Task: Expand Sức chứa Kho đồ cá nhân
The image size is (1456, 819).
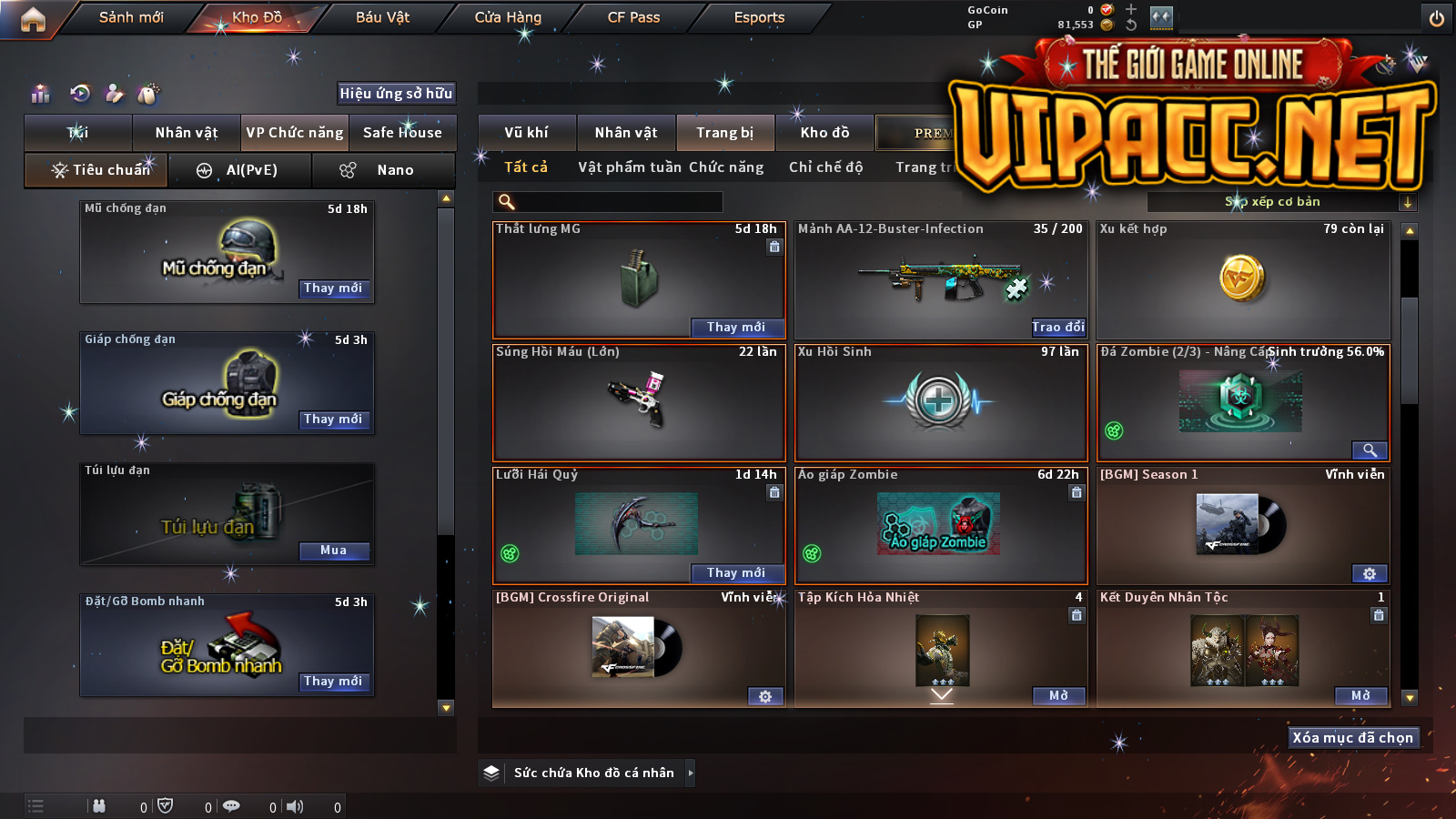Action: [x=691, y=773]
